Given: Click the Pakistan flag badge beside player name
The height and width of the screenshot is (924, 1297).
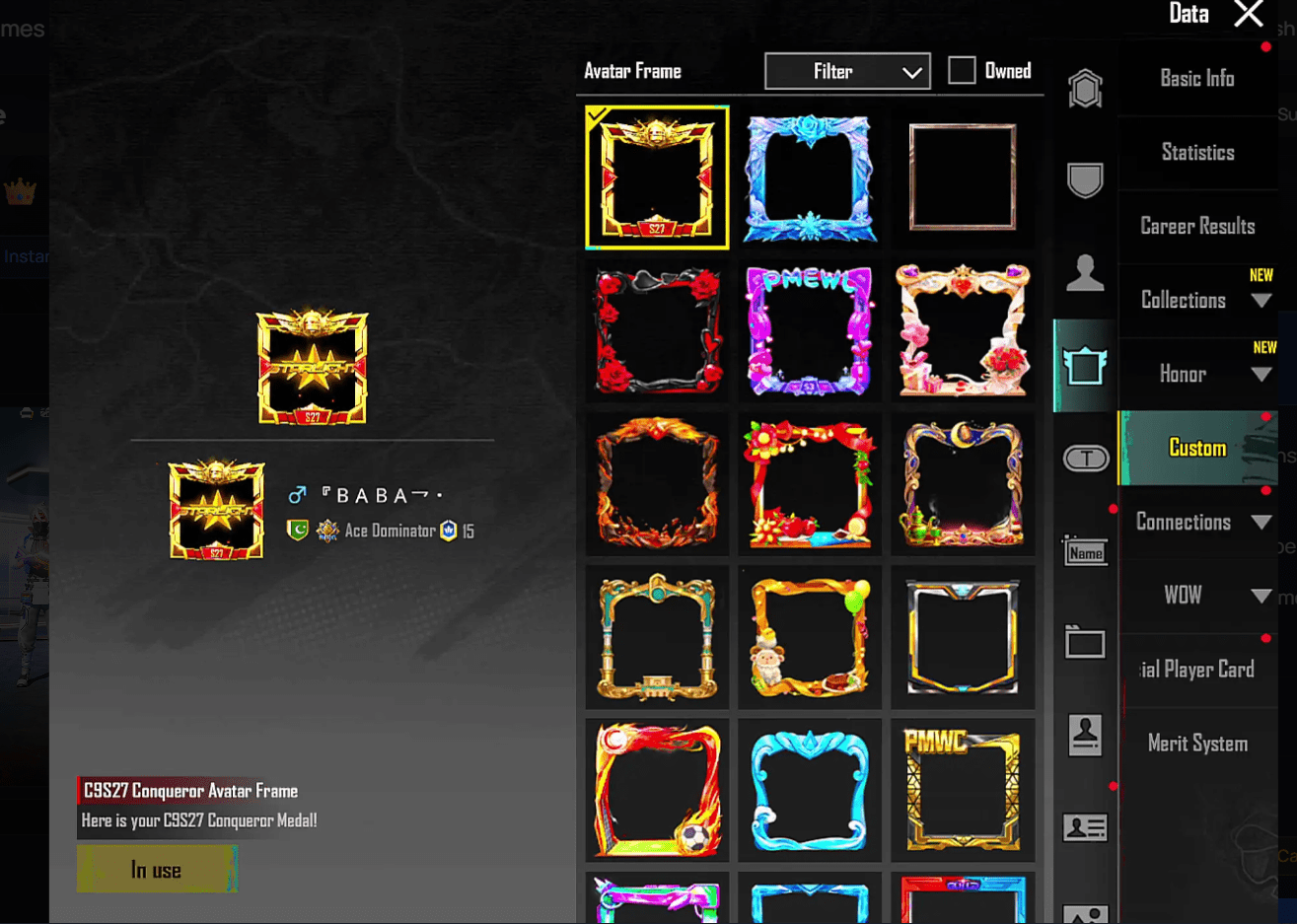Looking at the screenshot, I should [298, 529].
